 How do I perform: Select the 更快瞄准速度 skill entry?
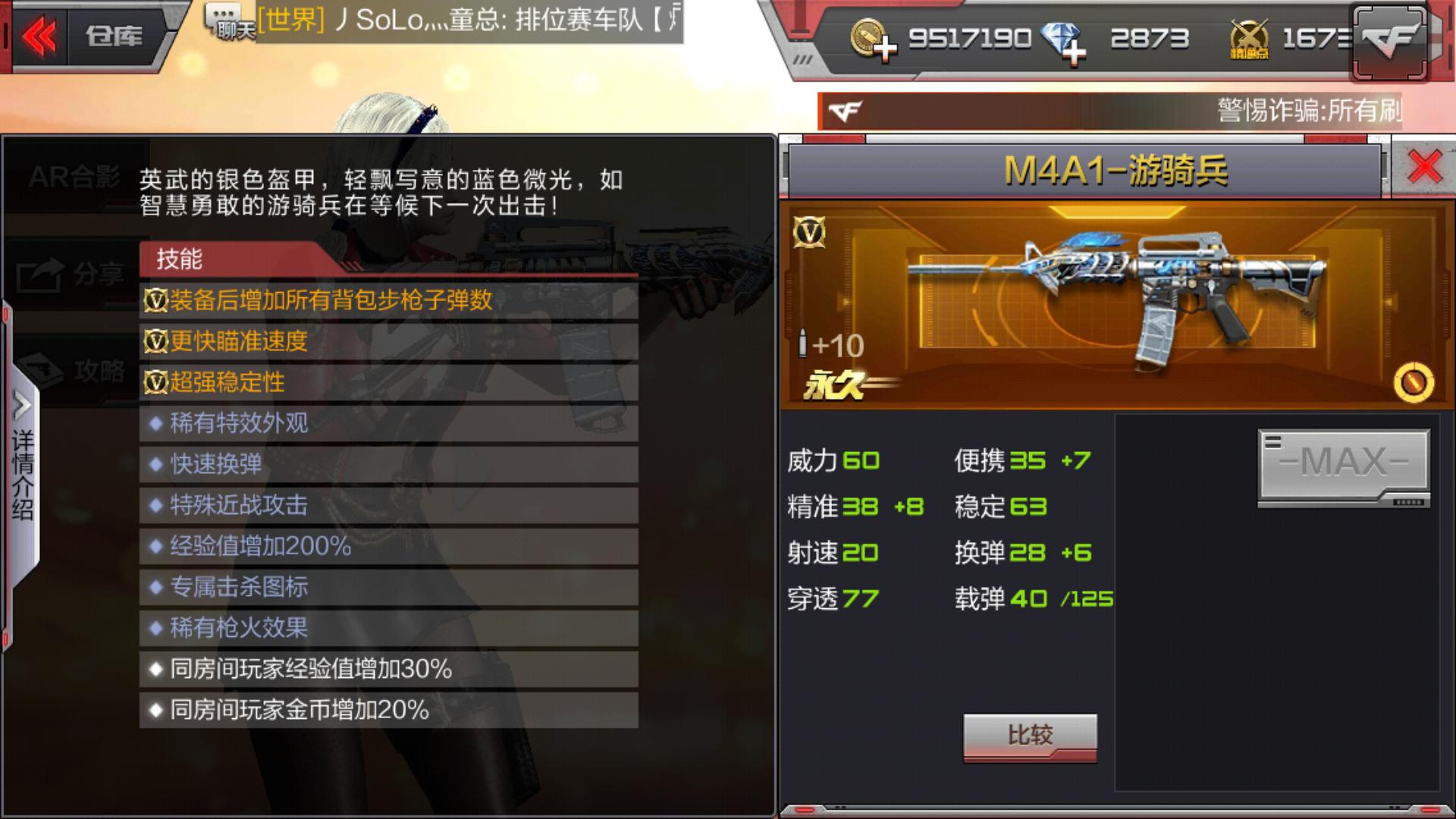coord(227,342)
